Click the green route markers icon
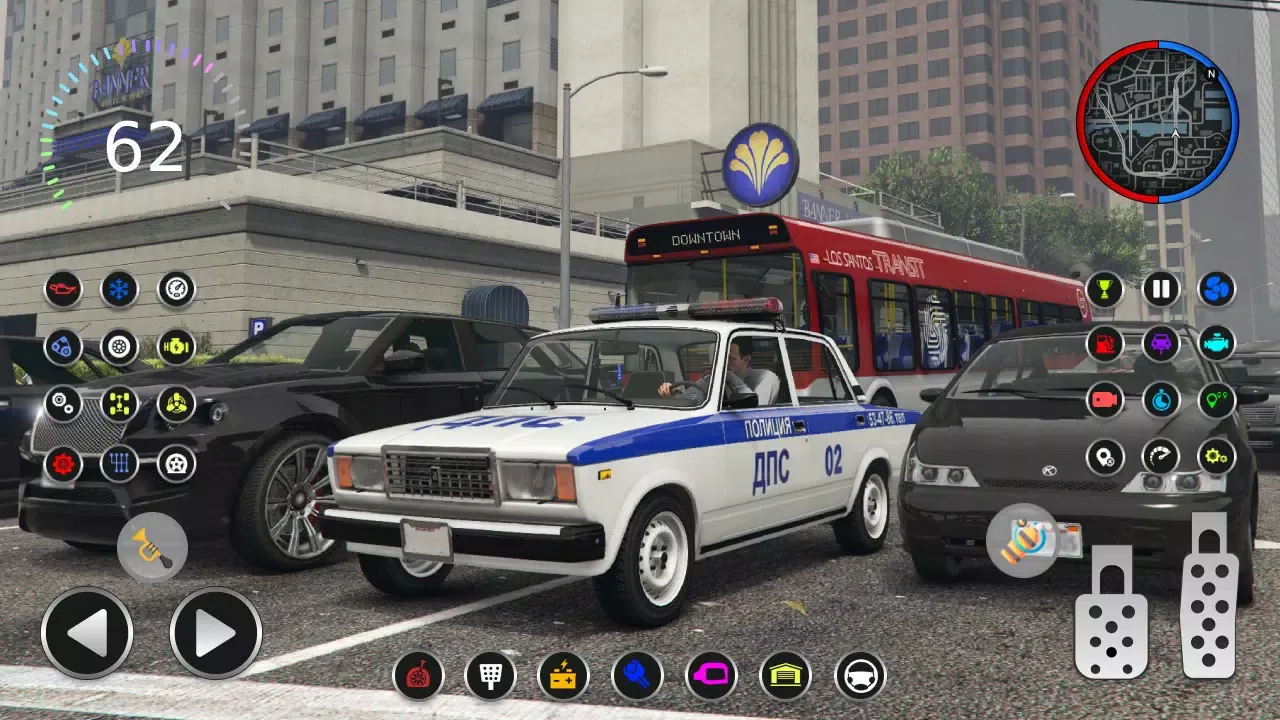 (x=1215, y=400)
